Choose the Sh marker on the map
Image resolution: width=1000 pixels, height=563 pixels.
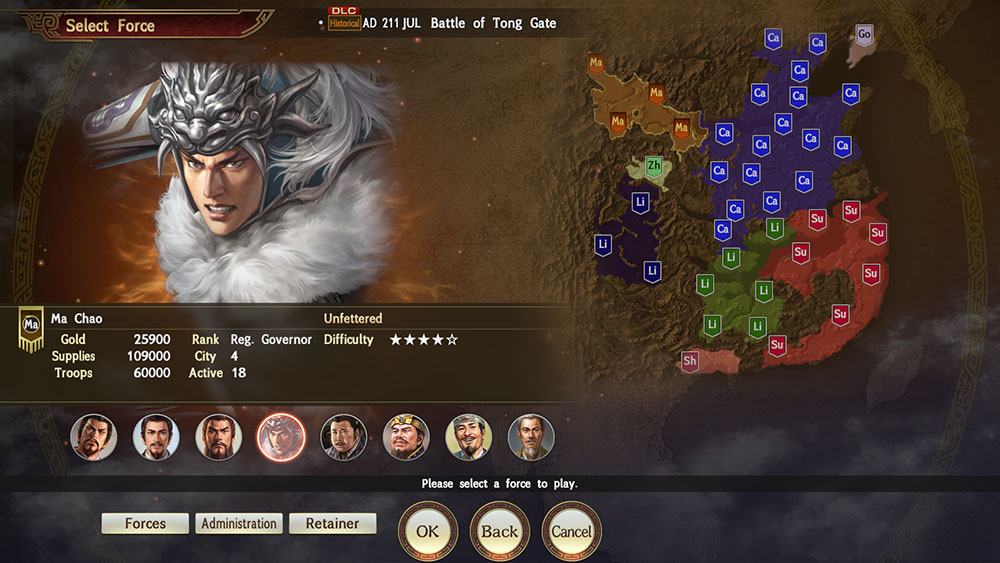click(x=690, y=360)
